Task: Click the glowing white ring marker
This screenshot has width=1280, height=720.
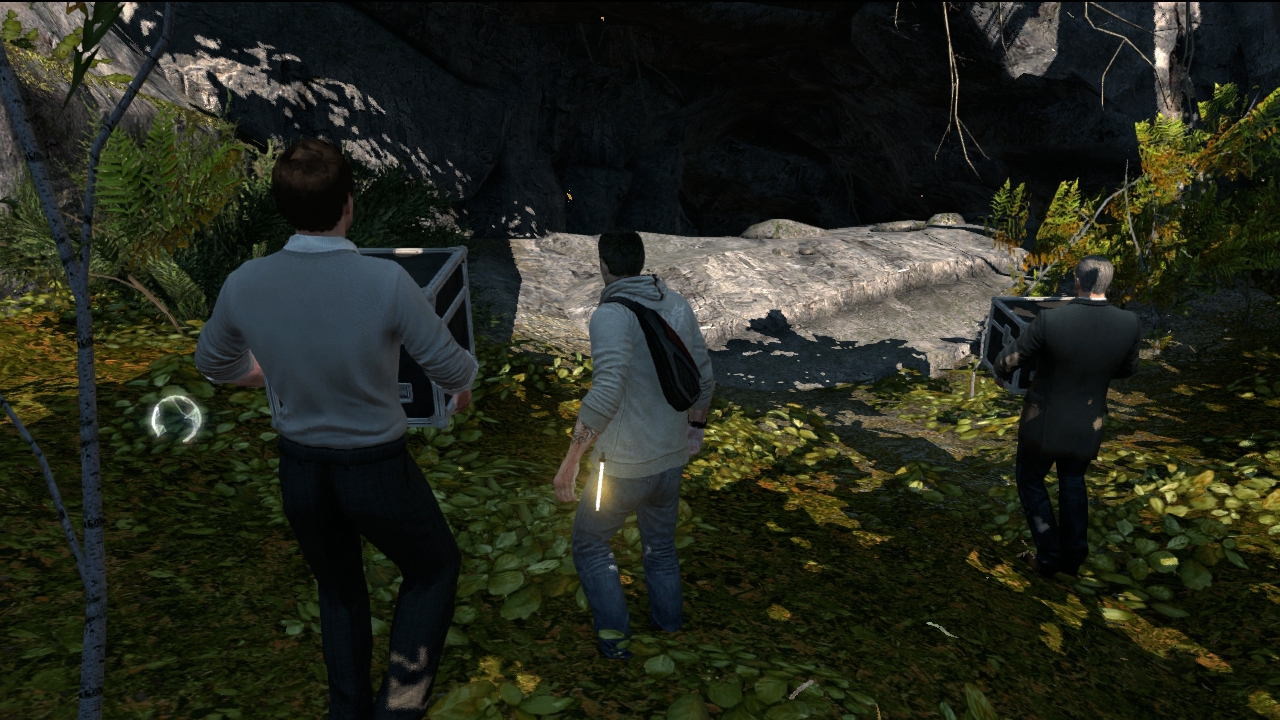Action: click(176, 418)
